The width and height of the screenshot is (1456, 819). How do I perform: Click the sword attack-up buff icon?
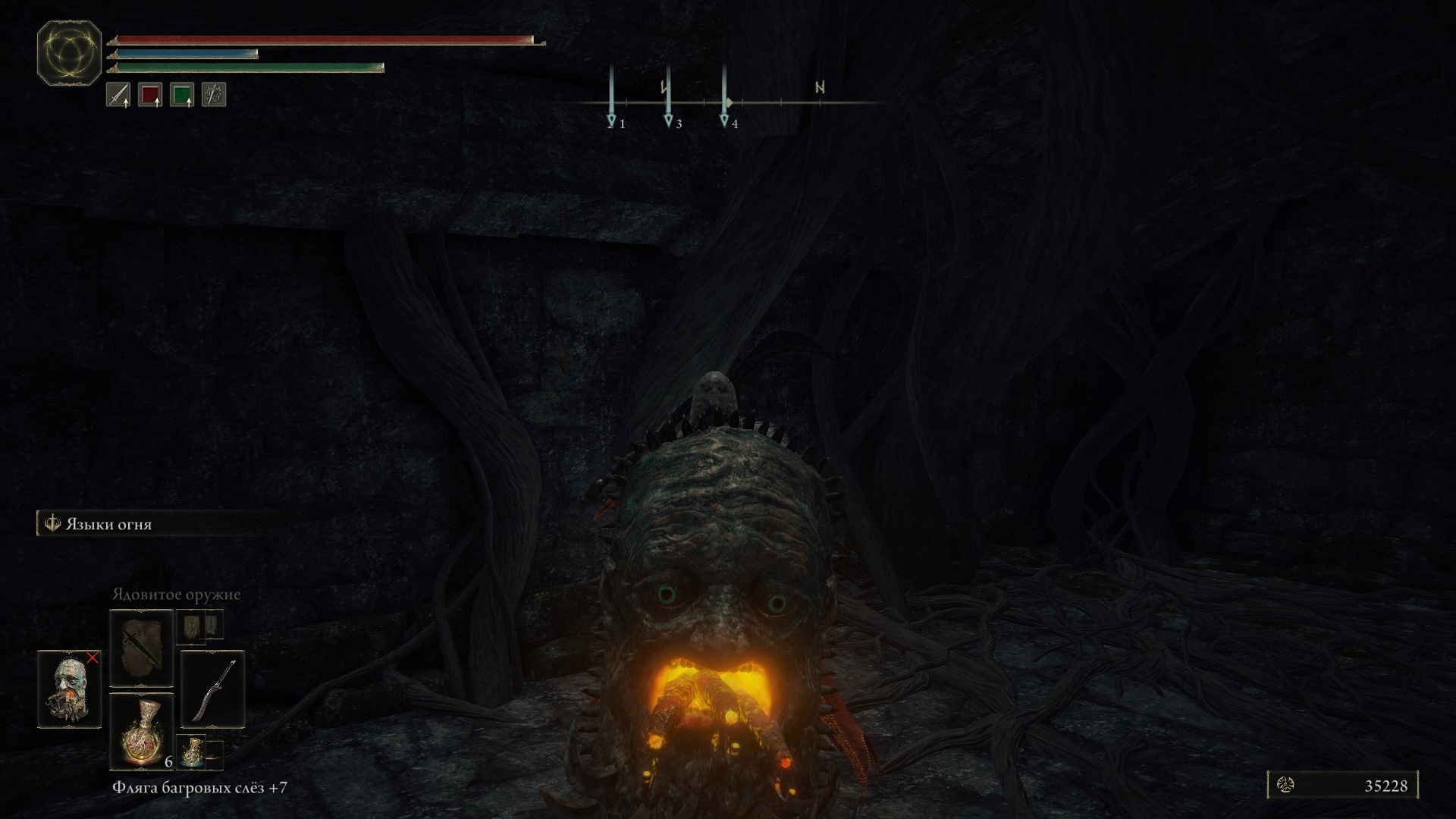click(118, 95)
